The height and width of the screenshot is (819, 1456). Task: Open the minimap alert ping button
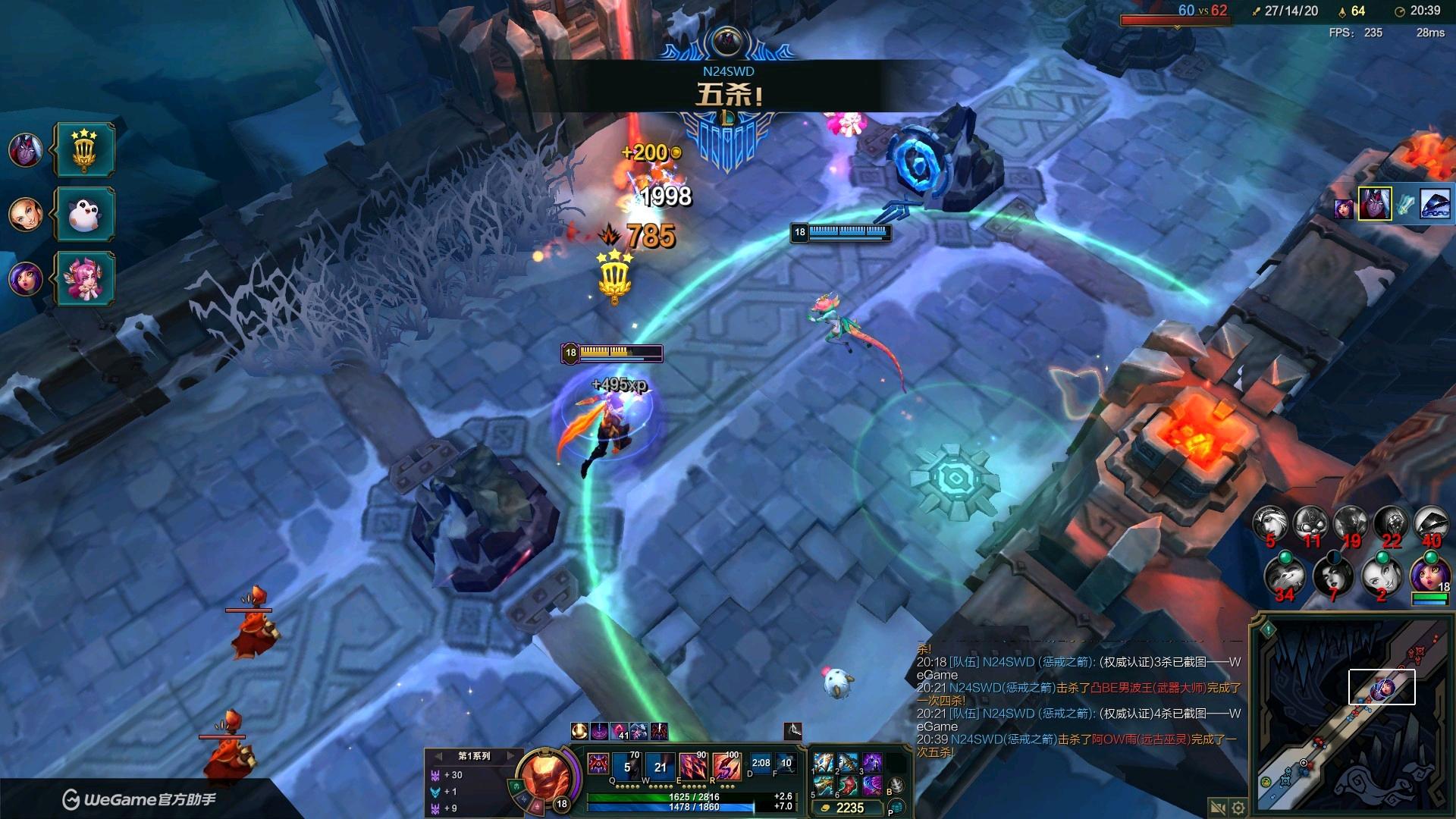1268,629
